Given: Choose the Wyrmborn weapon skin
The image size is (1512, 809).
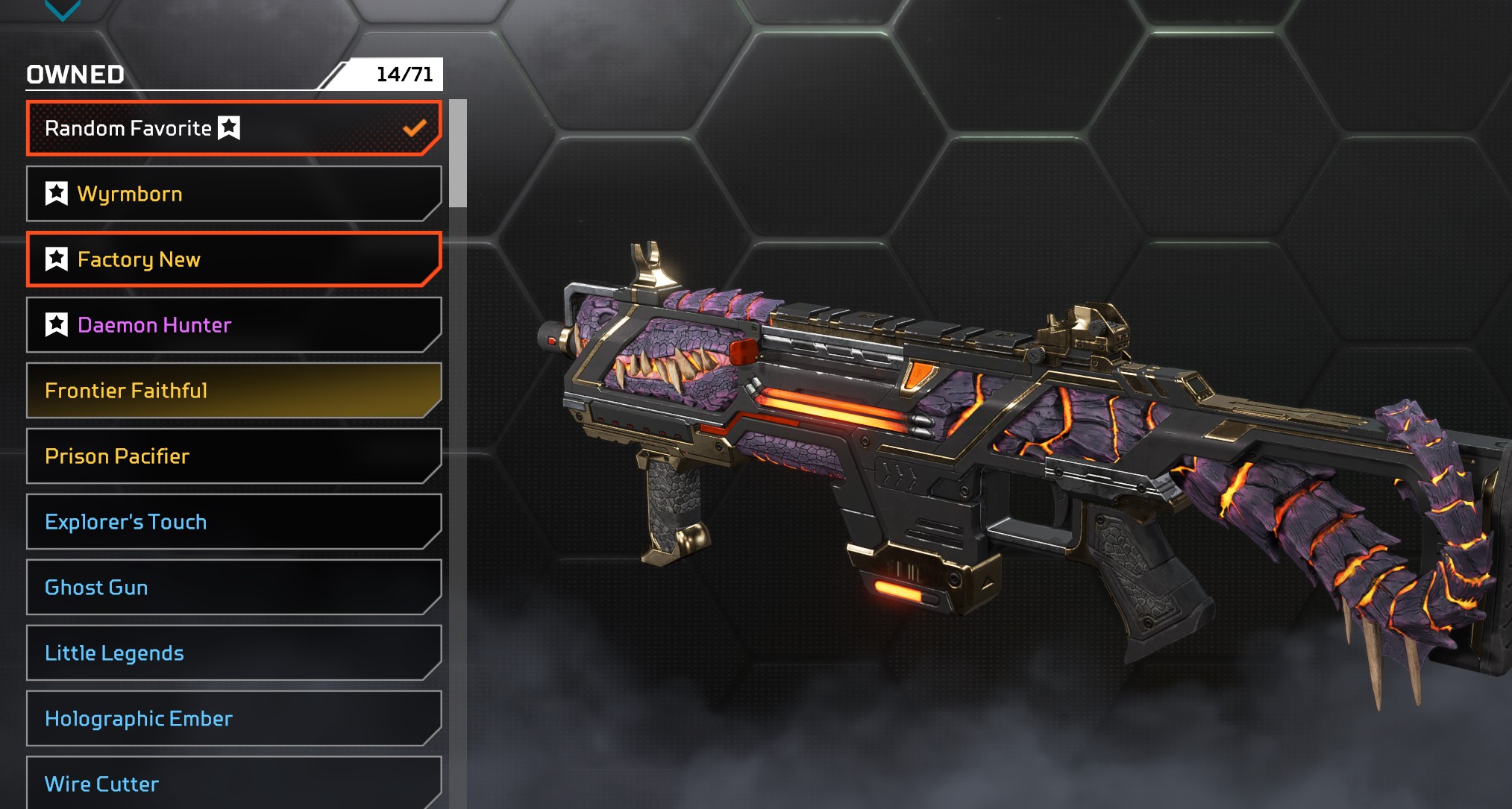Looking at the screenshot, I should point(233,194).
